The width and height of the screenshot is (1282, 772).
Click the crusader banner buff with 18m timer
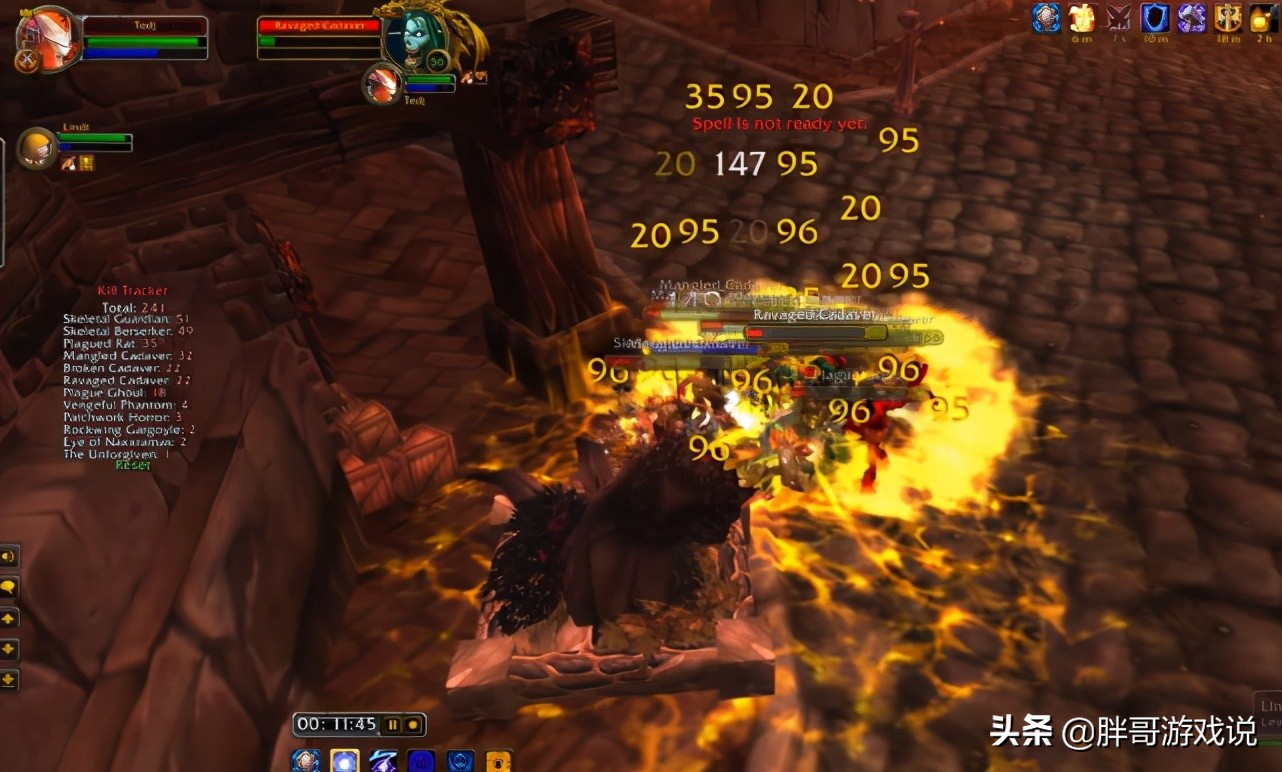tap(1225, 18)
